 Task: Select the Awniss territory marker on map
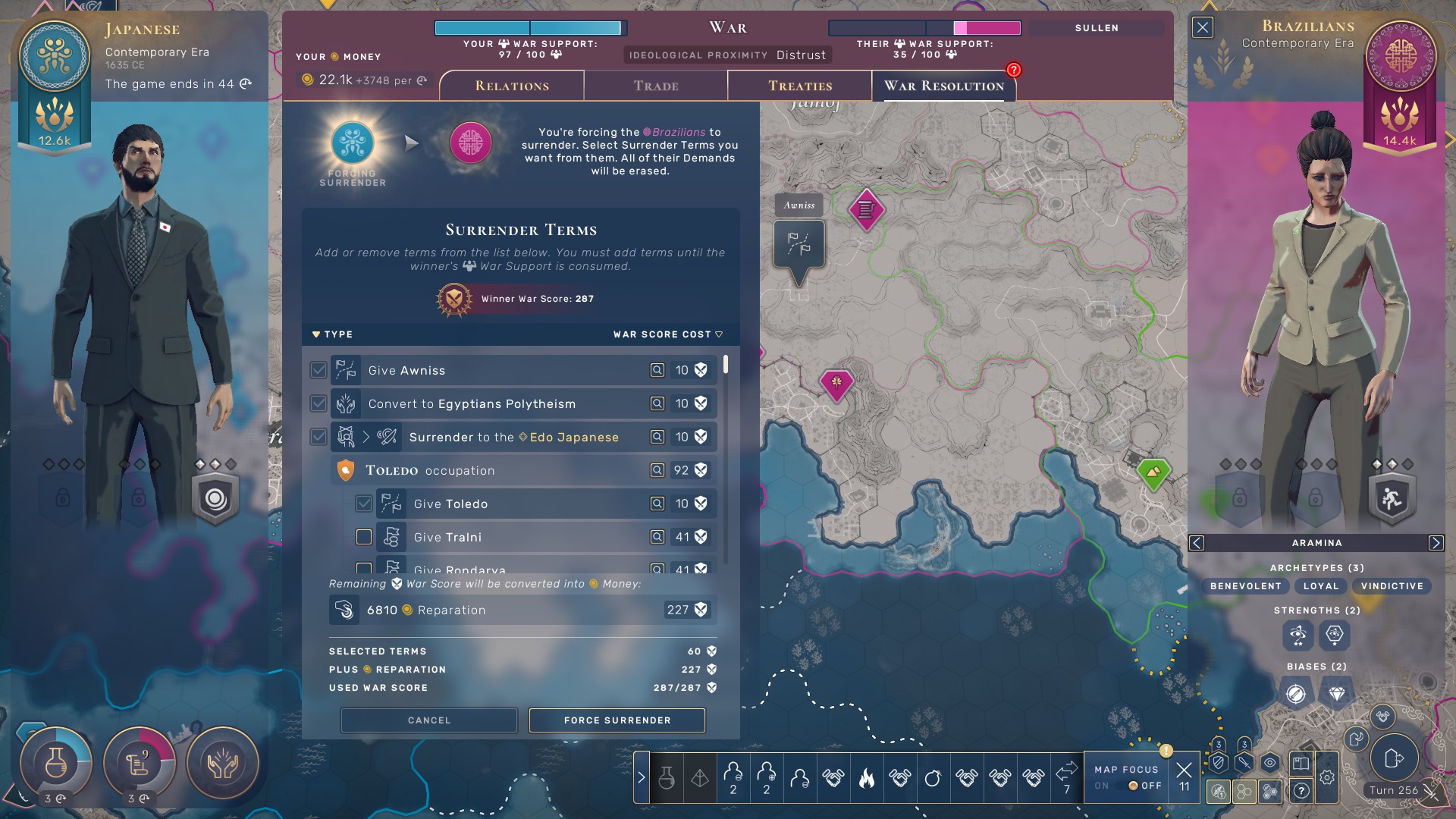click(799, 244)
